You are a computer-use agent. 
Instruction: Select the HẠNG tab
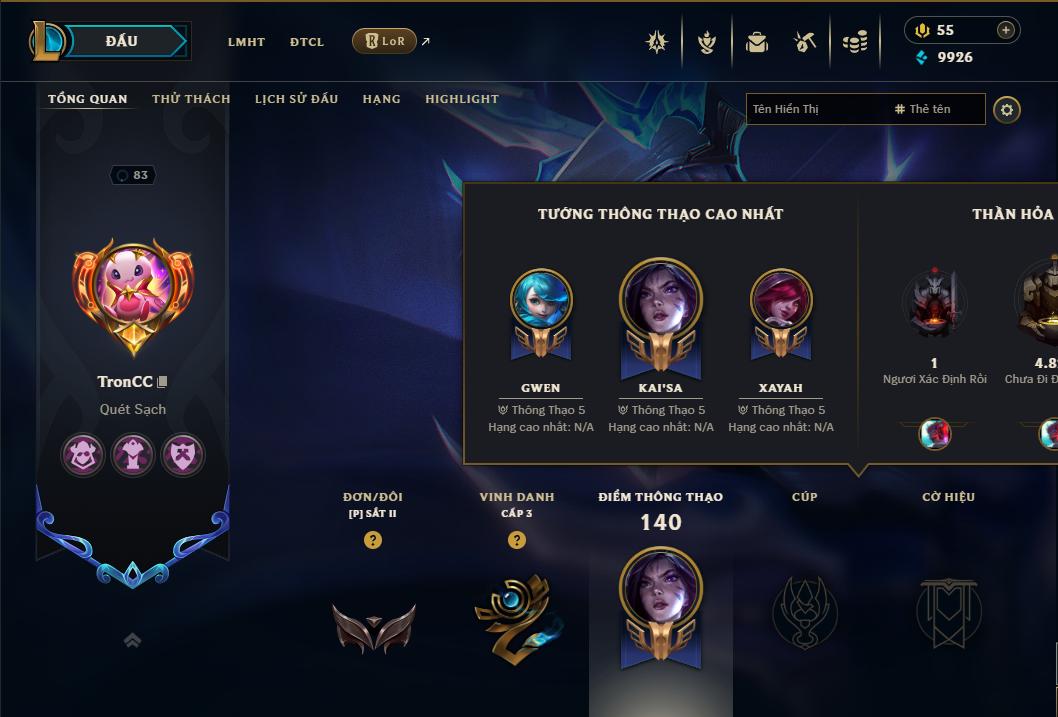[x=381, y=99]
